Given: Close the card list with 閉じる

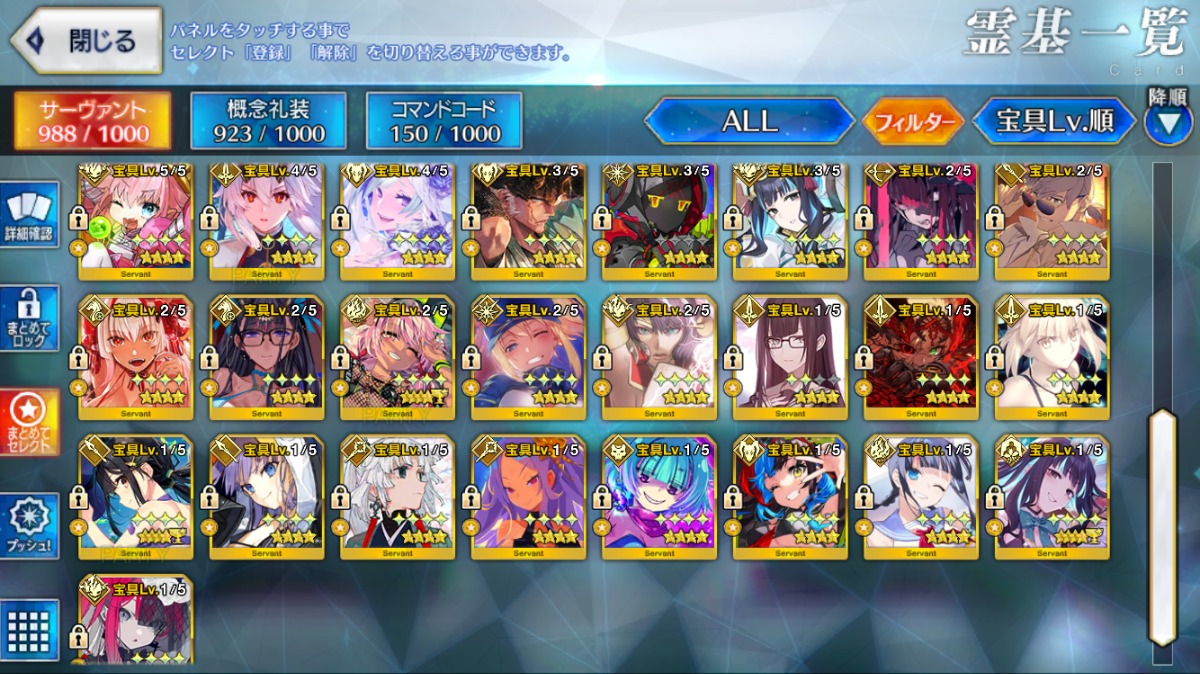Looking at the screenshot, I should [x=87, y=41].
